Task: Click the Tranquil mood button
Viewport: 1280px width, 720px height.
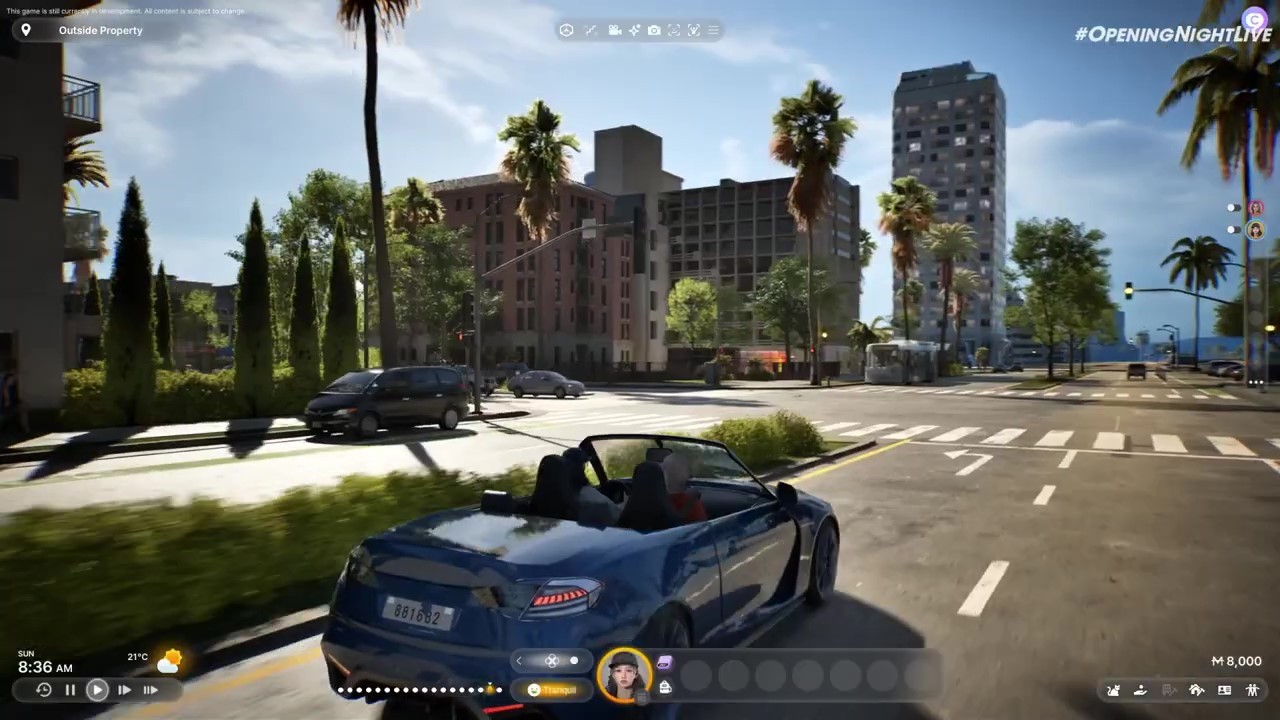Action: (551, 689)
